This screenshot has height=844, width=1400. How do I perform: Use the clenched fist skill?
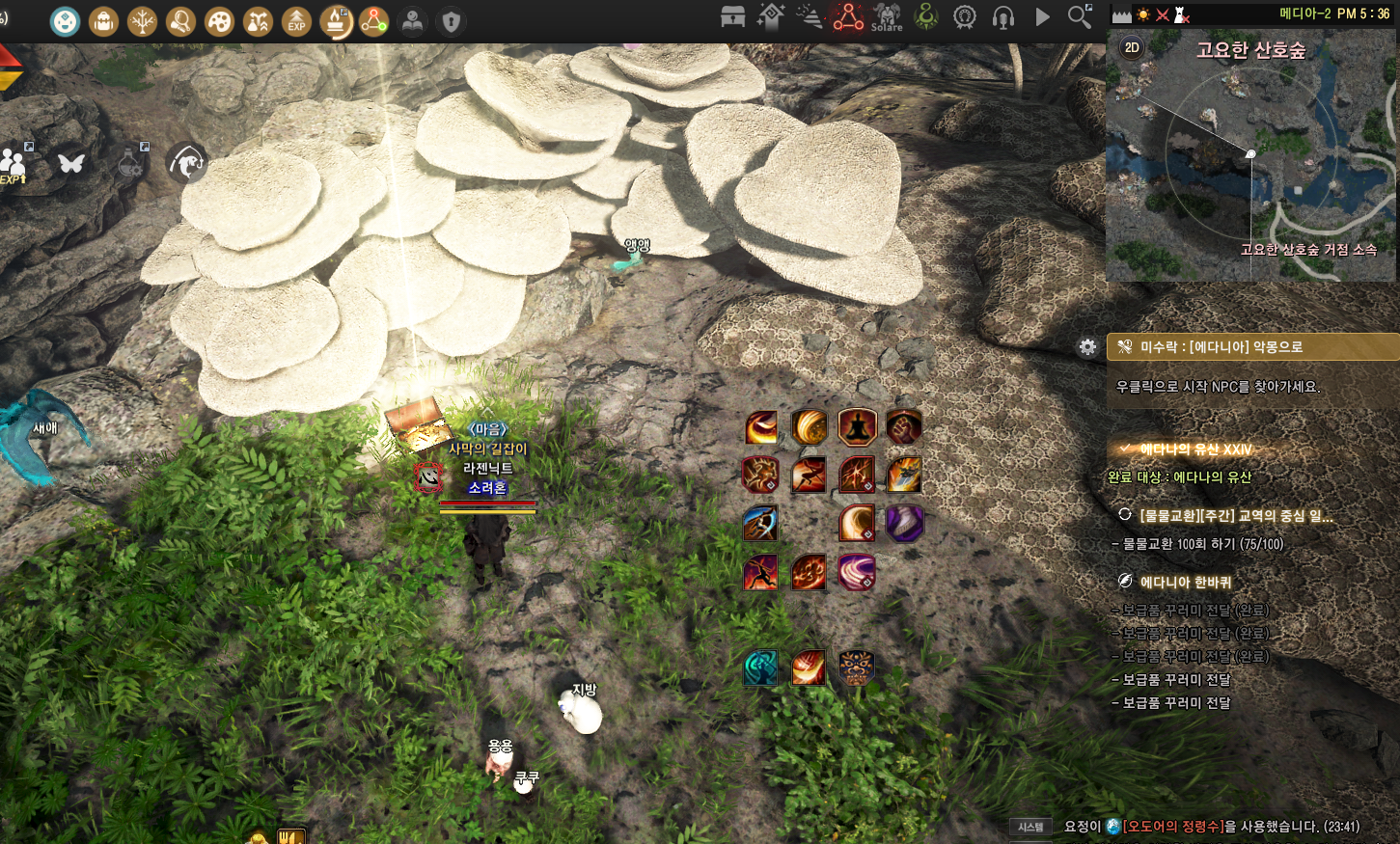[904, 426]
